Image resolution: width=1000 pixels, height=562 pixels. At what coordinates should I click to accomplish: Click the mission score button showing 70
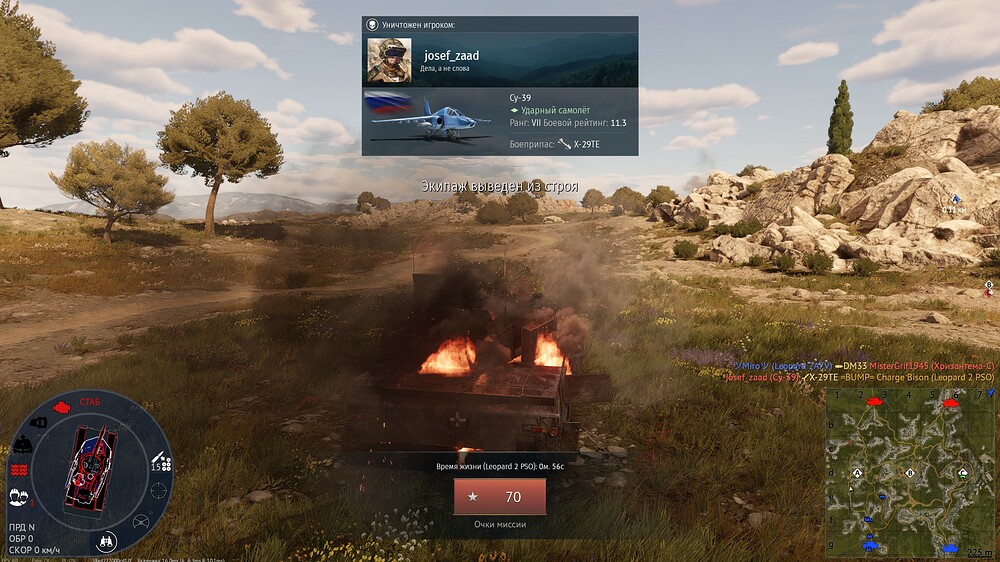click(499, 497)
